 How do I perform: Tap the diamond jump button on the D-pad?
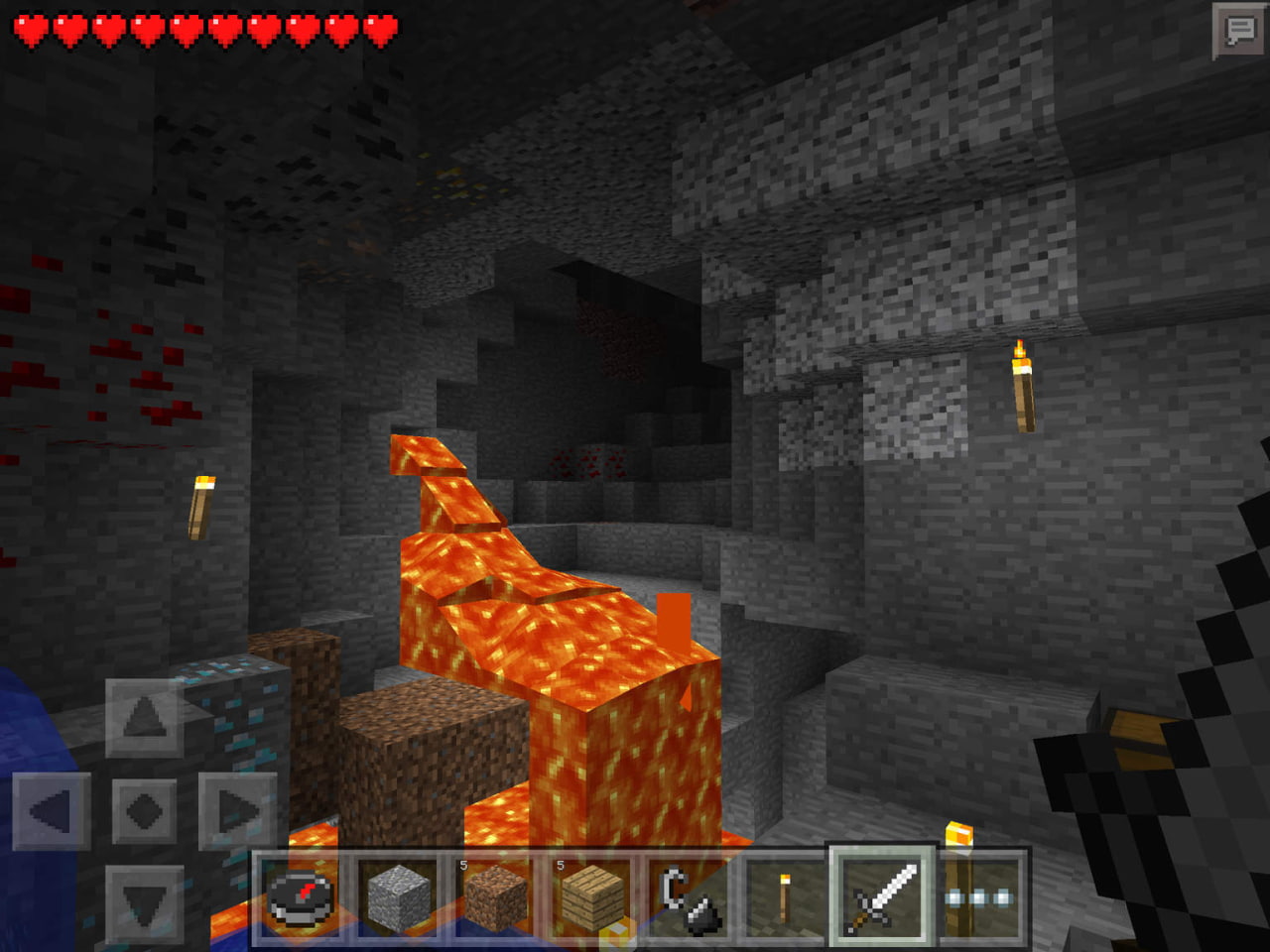(x=145, y=812)
